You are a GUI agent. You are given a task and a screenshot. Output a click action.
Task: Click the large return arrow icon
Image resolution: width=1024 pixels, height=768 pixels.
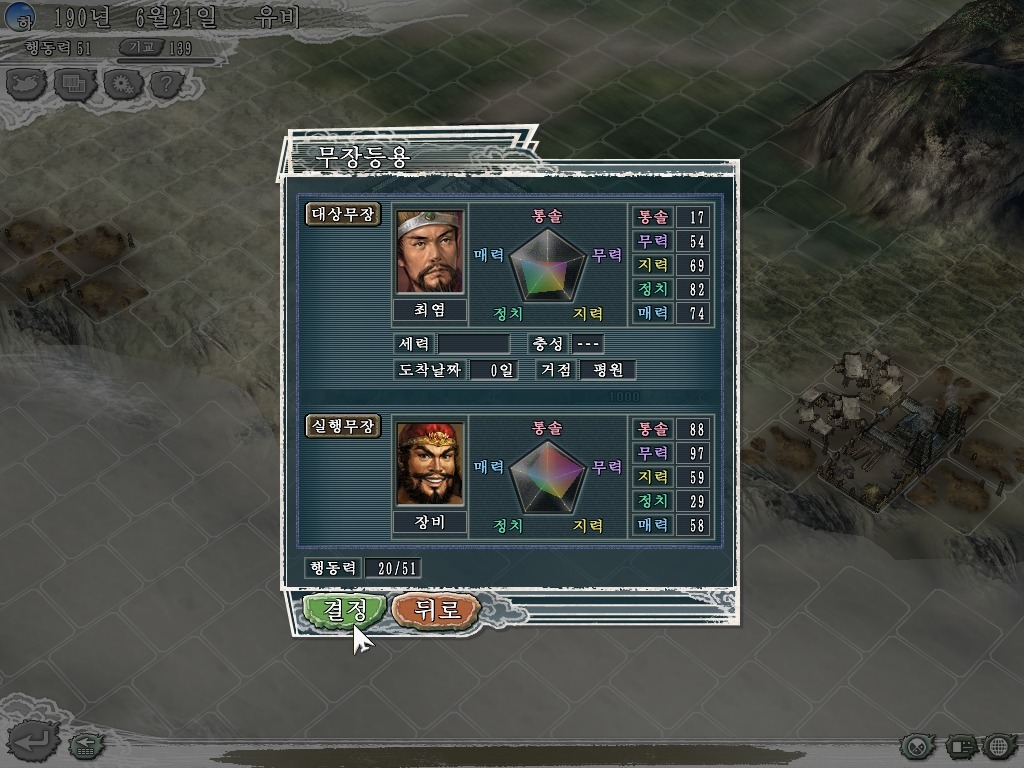click(x=30, y=742)
